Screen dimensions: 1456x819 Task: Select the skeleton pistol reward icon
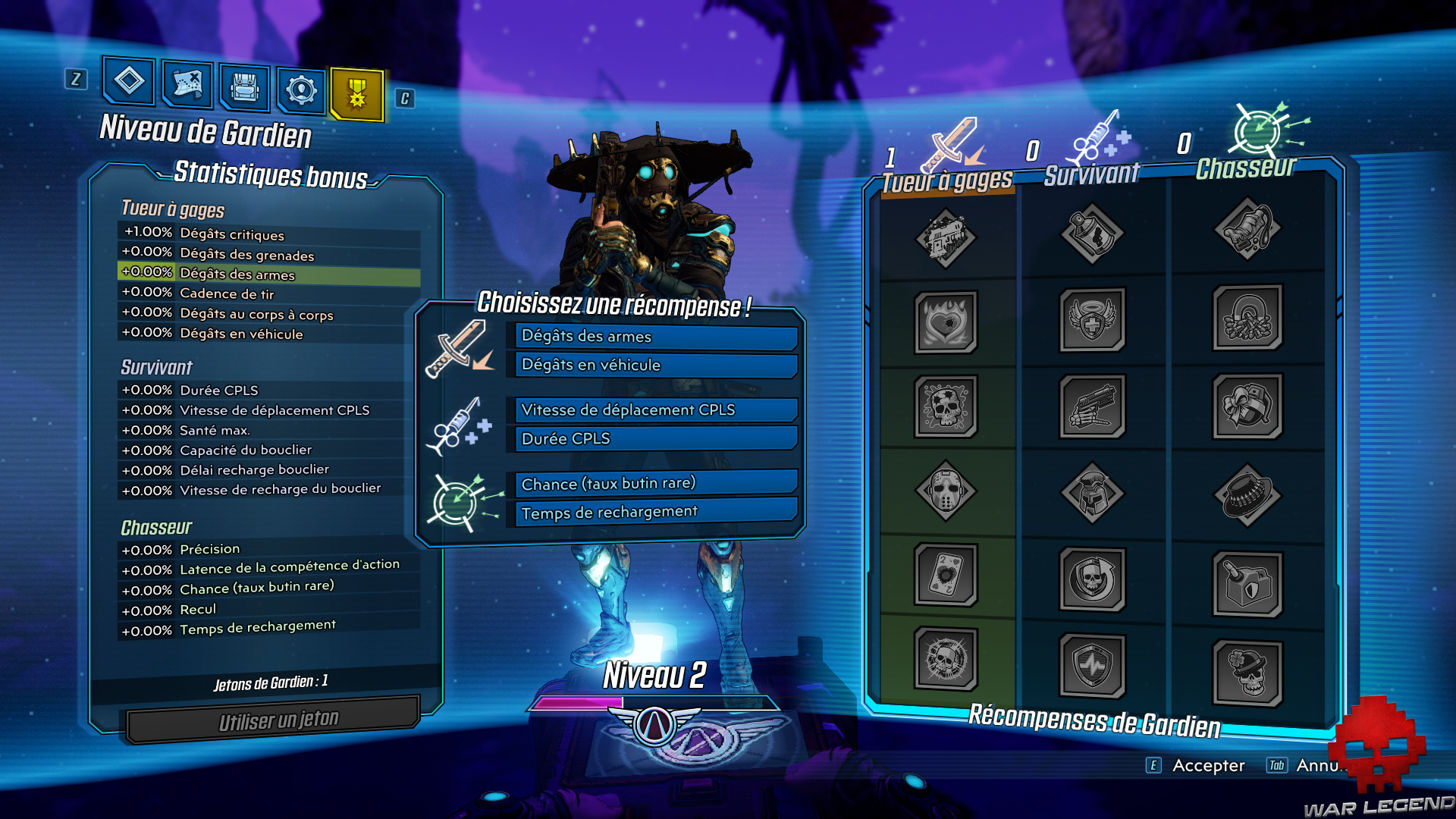click(1092, 405)
